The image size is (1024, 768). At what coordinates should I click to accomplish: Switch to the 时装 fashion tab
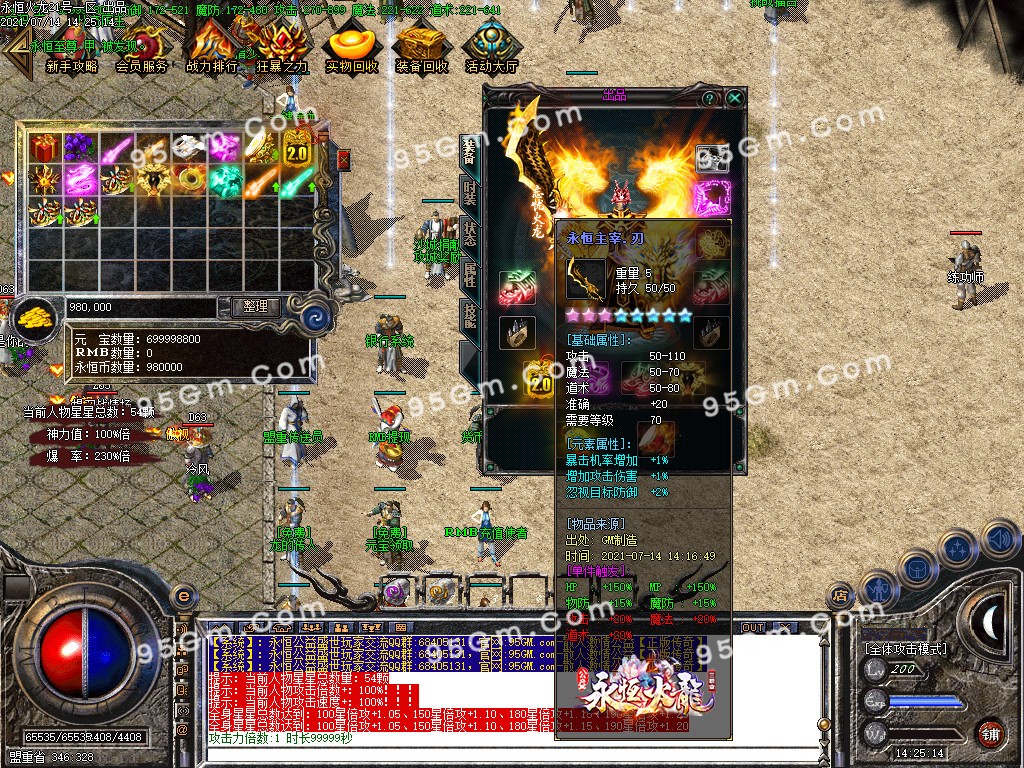[x=469, y=193]
